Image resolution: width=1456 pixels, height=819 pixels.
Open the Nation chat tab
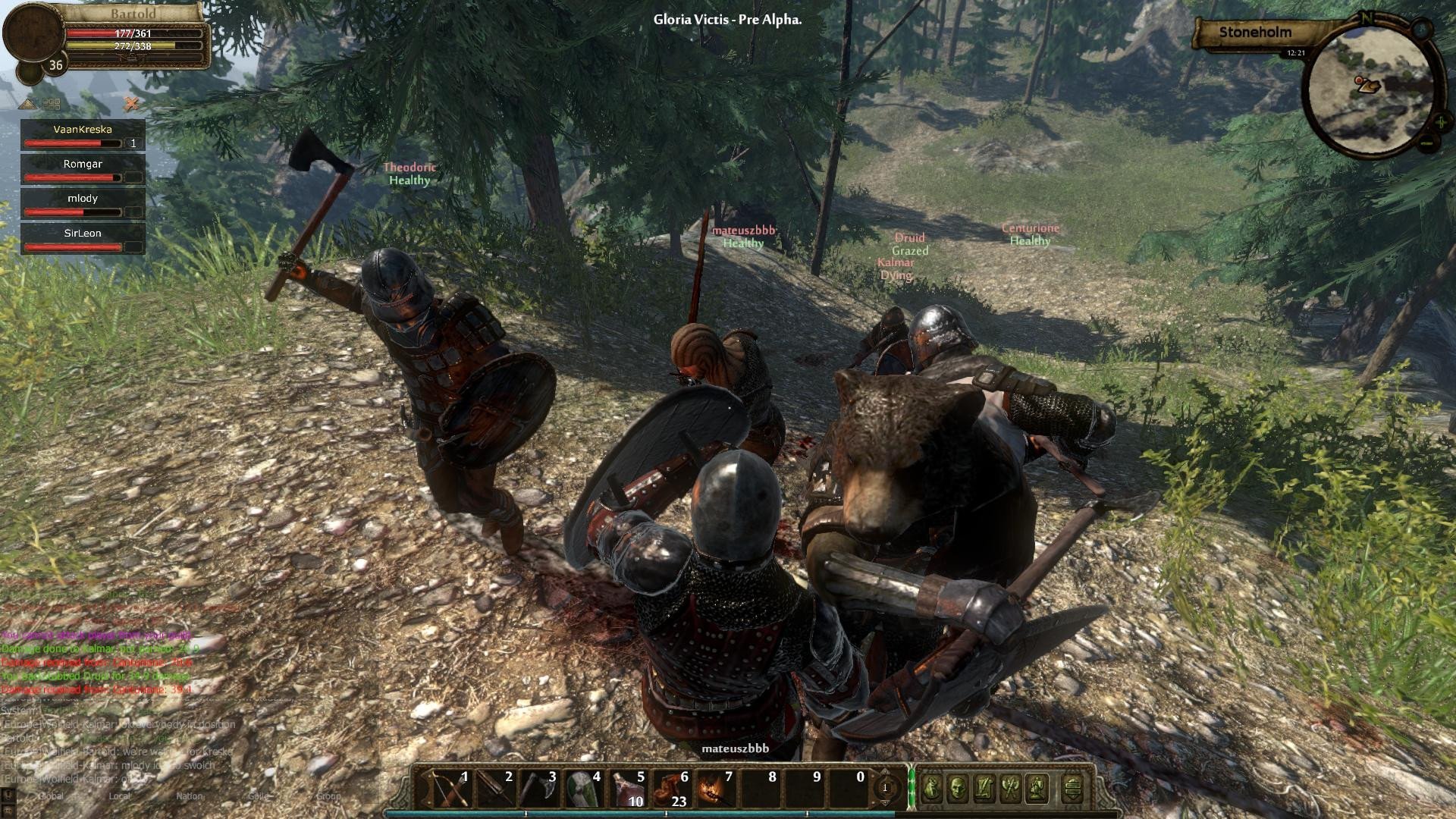189,796
